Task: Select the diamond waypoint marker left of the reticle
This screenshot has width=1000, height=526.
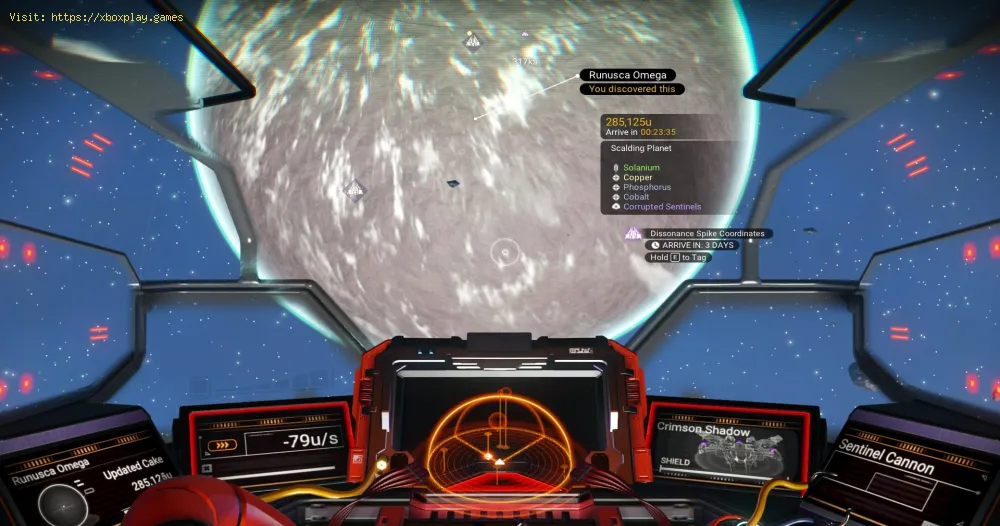Action: click(x=354, y=188)
